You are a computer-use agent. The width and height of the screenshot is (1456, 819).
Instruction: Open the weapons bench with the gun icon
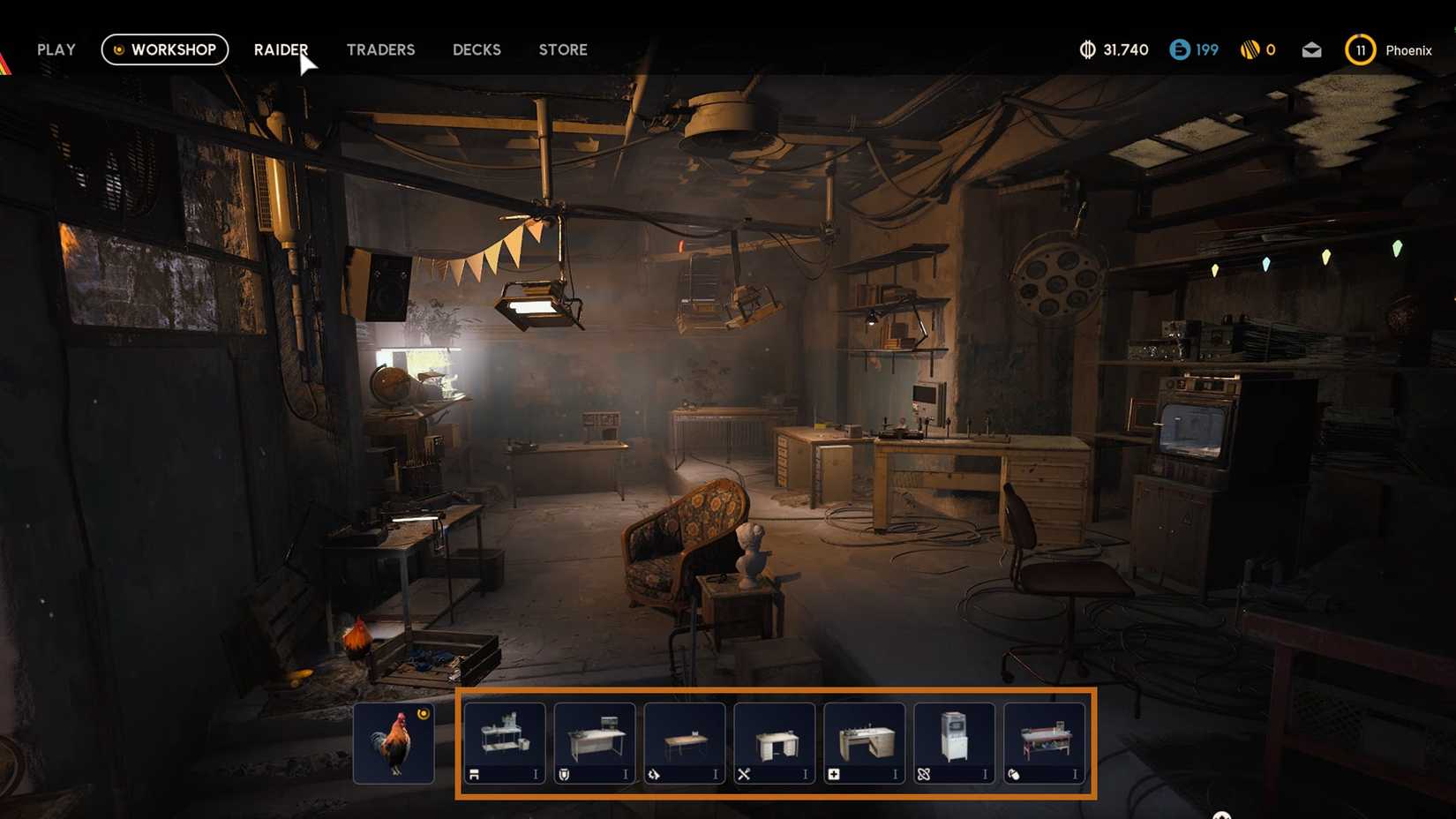pyautogui.click(x=475, y=773)
